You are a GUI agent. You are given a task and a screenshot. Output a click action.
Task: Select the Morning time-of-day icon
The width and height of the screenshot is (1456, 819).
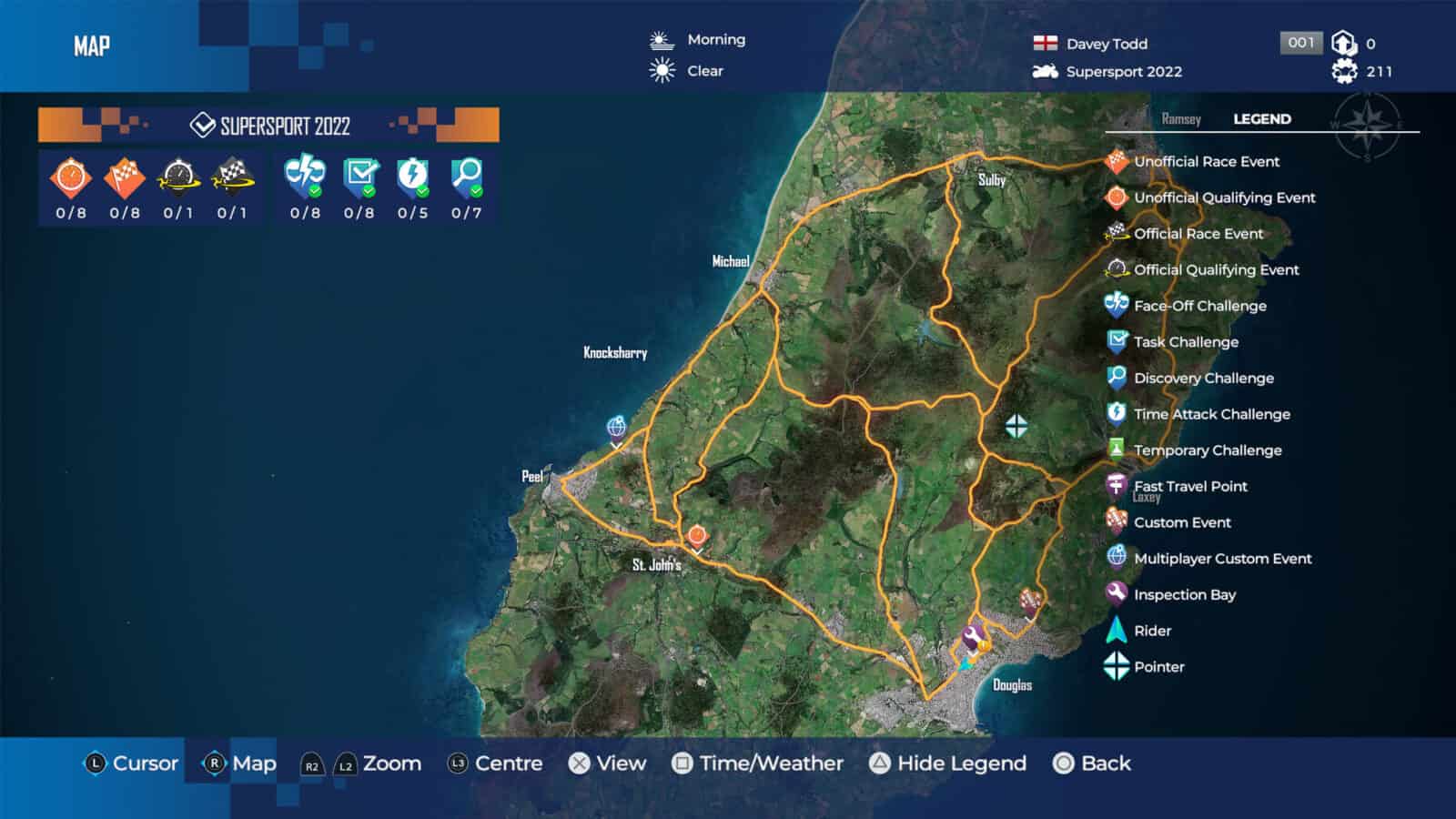[x=657, y=39]
